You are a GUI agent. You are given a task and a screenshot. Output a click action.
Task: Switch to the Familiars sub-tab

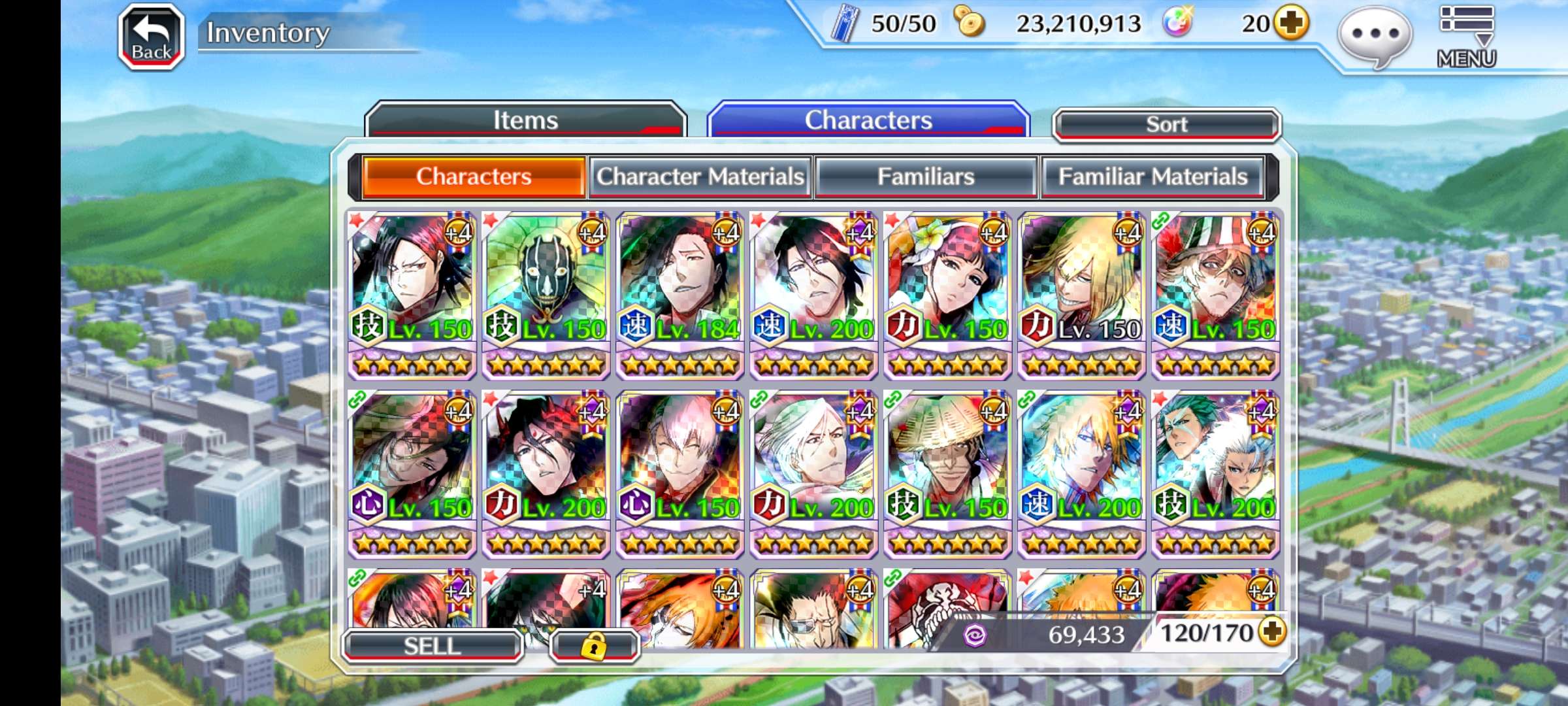tap(926, 176)
